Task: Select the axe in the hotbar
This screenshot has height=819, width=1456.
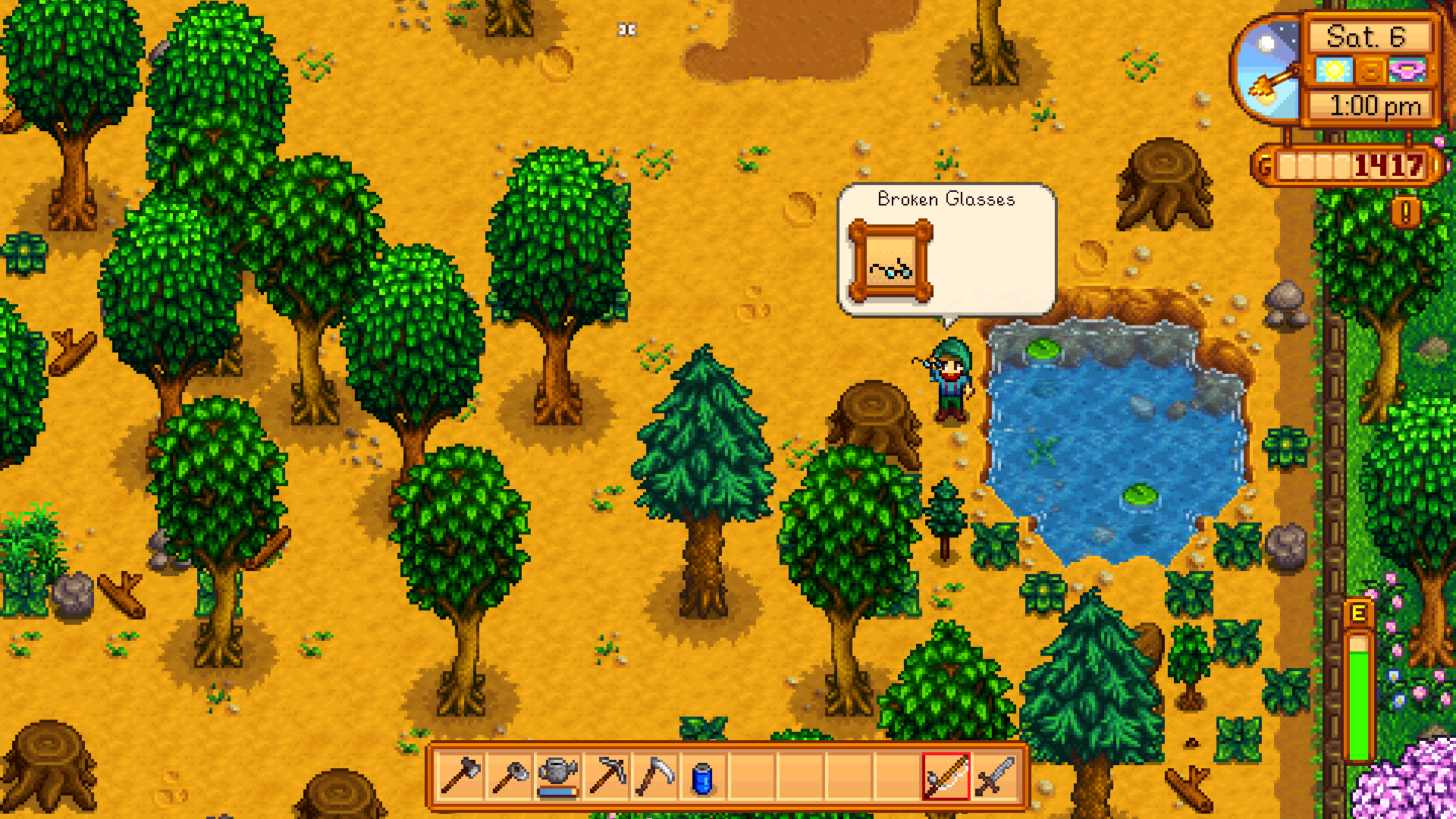Action: tap(461, 777)
